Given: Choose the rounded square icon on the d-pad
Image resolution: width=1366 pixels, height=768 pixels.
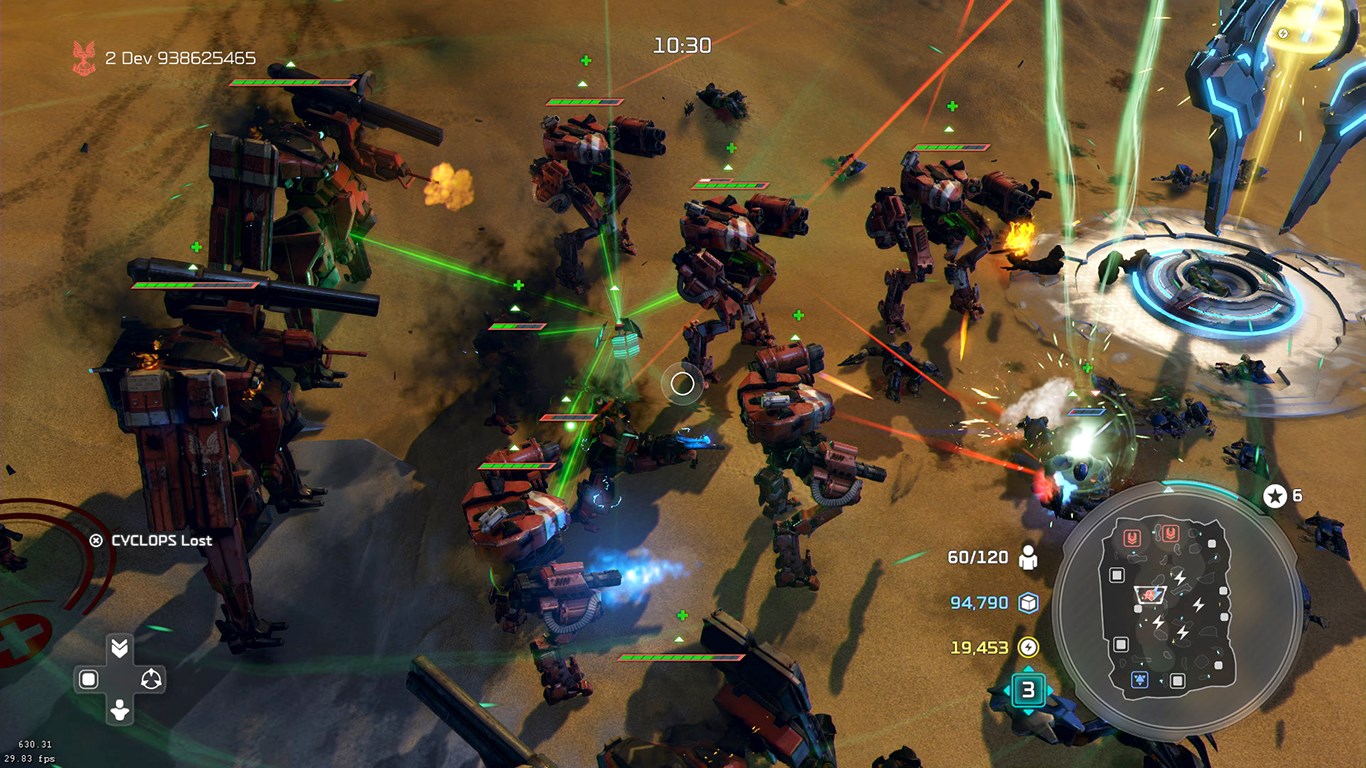Looking at the screenshot, I should 88,680.
